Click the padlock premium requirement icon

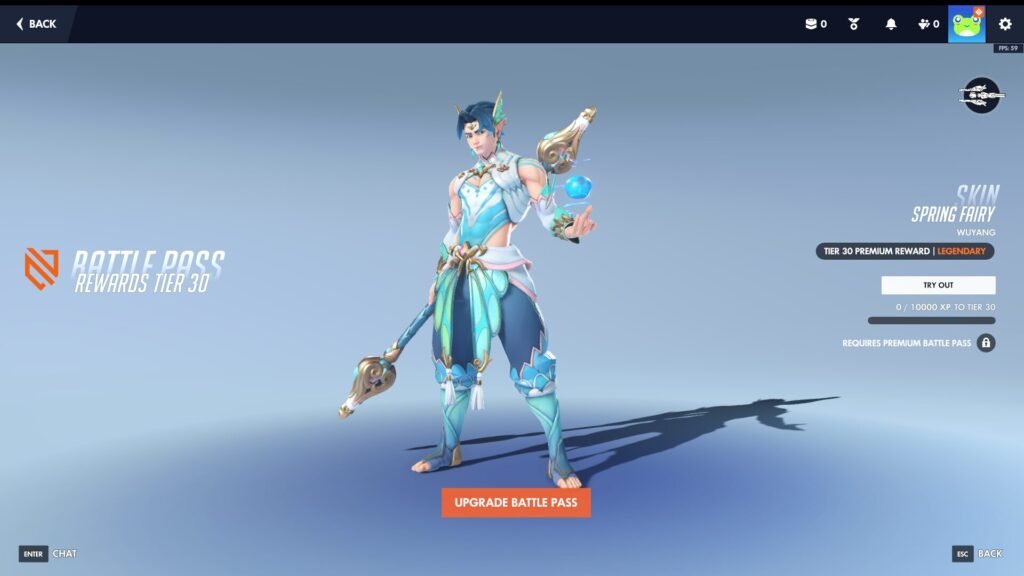point(986,343)
